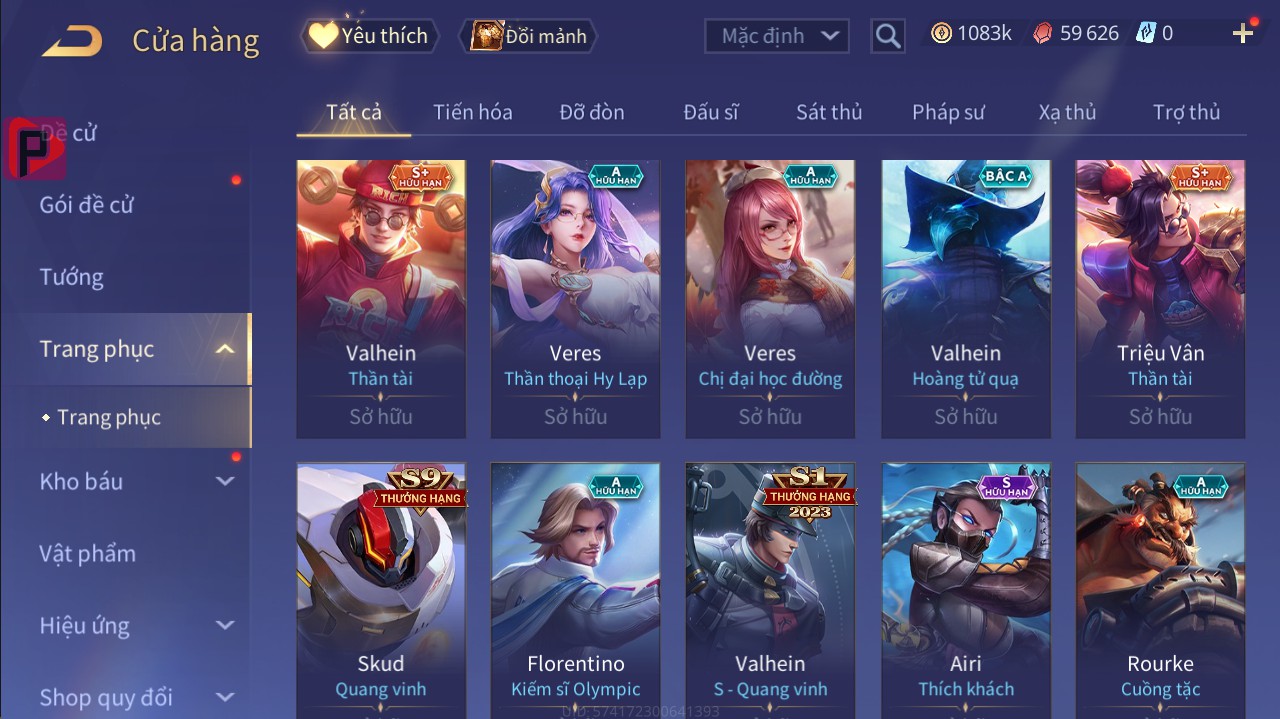Open the Gói đề cử menu entry
This screenshot has width=1280, height=719.
[87, 205]
